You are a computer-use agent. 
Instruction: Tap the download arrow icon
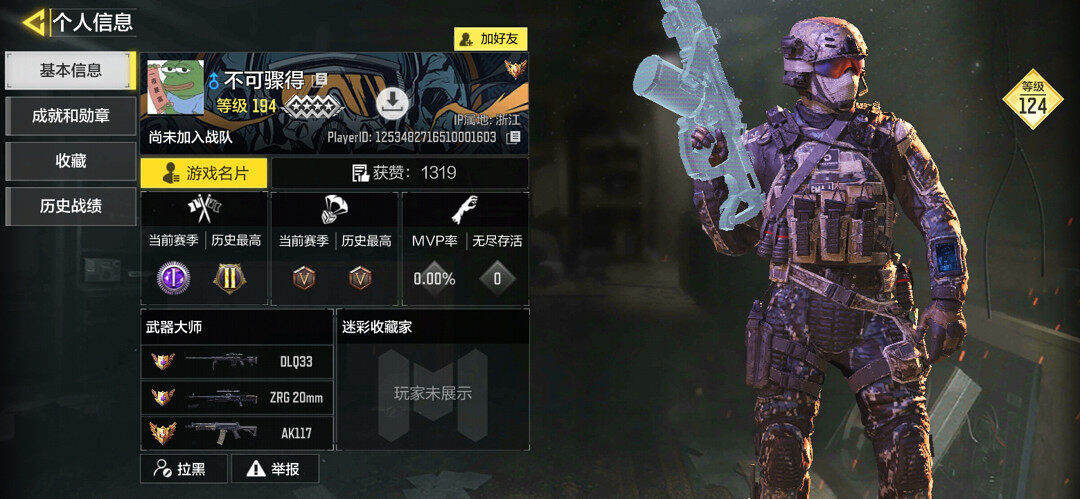point(392,102)
